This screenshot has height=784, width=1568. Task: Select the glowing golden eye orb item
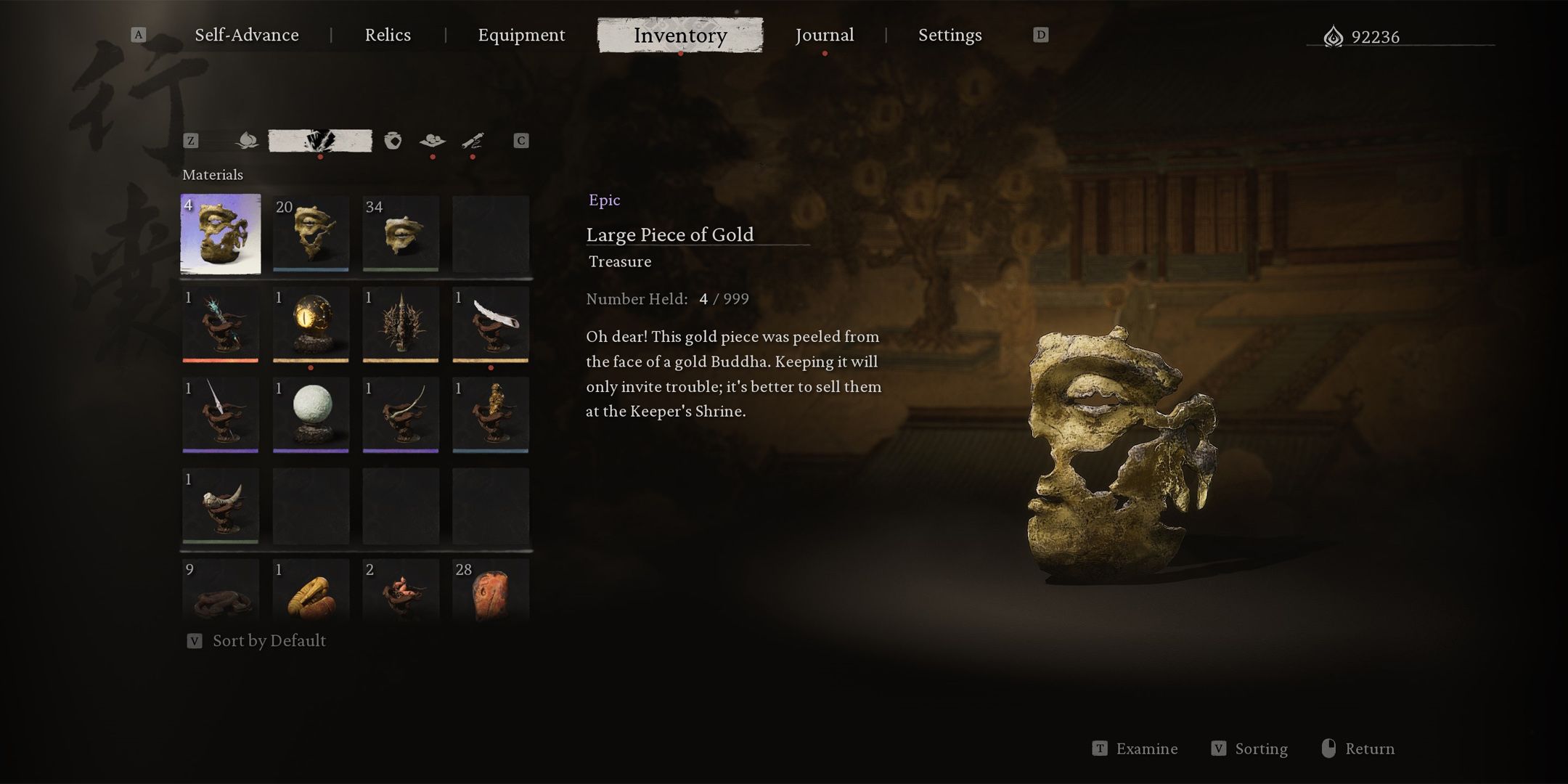pyautogui.click(x=311, y=324)
